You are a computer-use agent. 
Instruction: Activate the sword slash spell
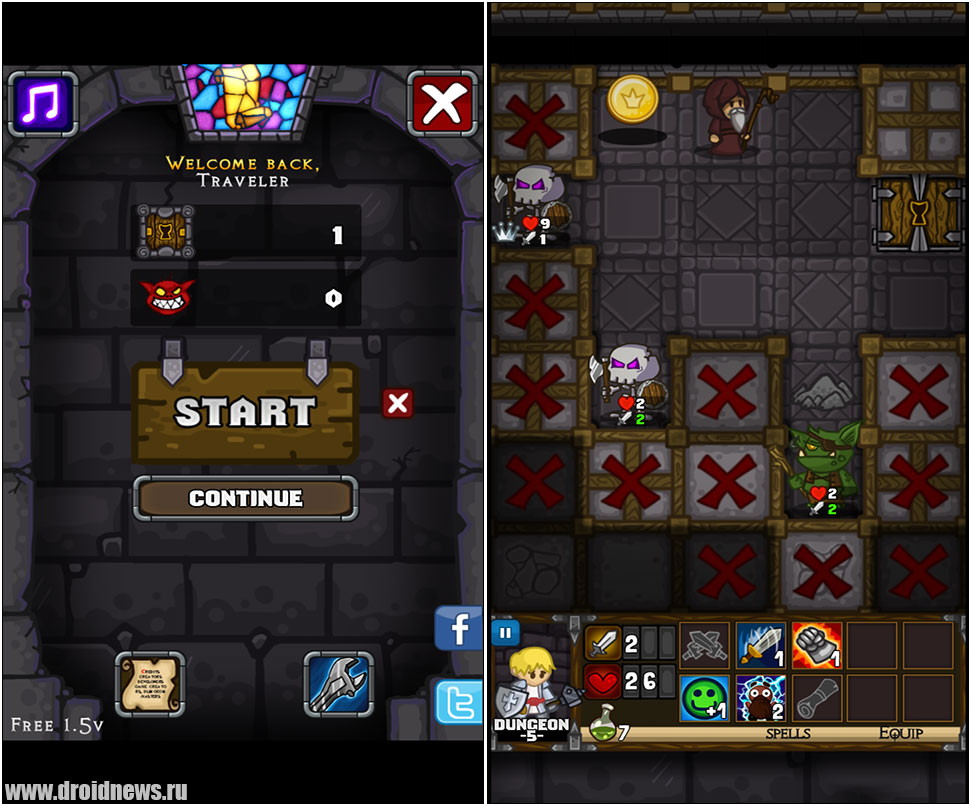click(761, 646)
